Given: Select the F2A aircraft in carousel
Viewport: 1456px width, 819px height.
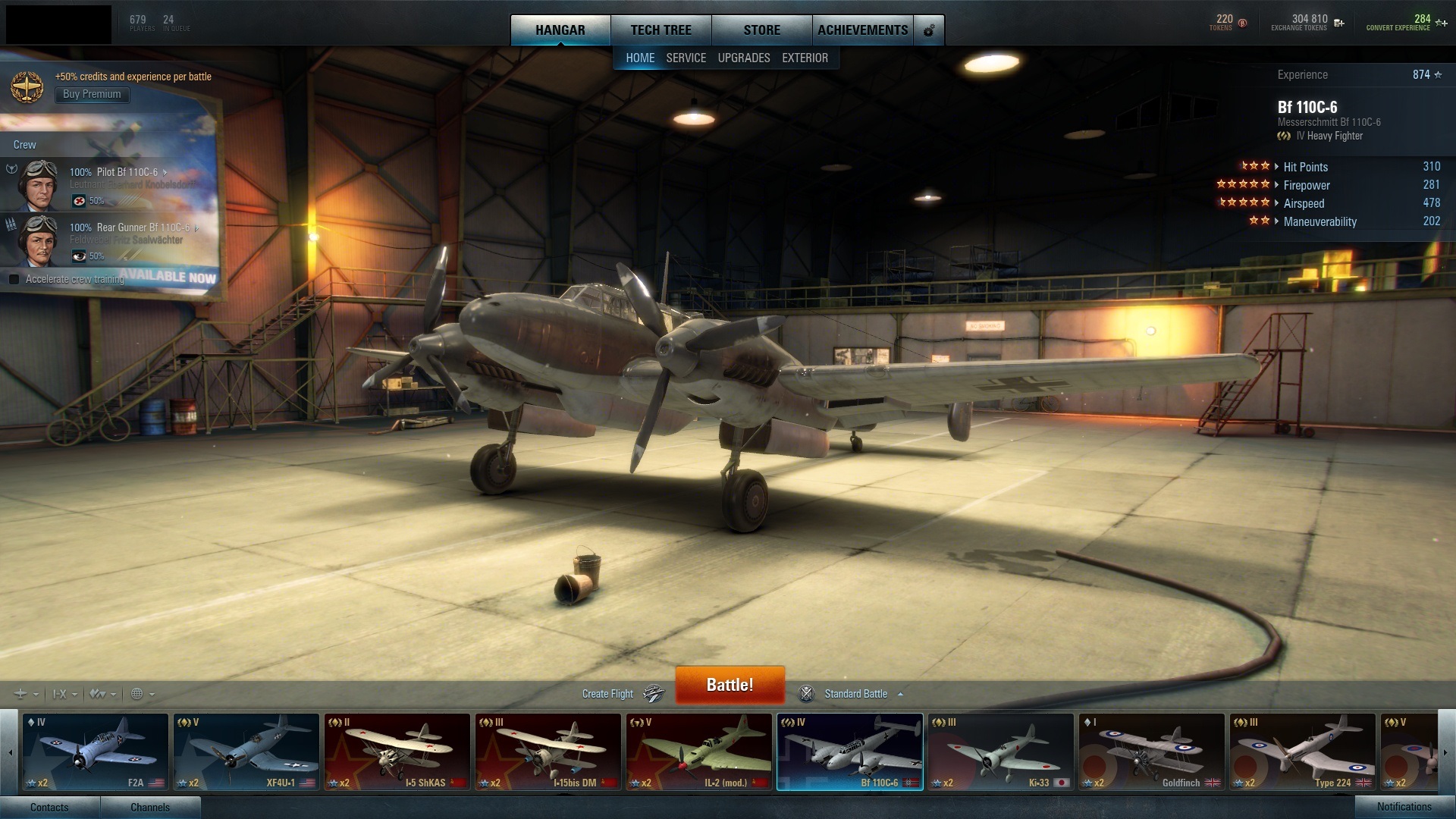Looking at the screenshot, I should click(x=95, y=752).
